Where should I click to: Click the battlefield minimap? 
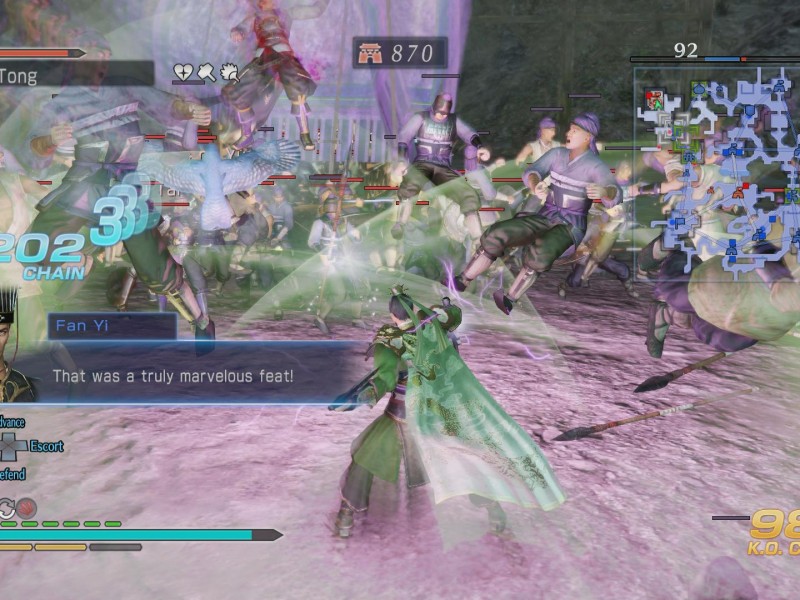pos(717,173)
